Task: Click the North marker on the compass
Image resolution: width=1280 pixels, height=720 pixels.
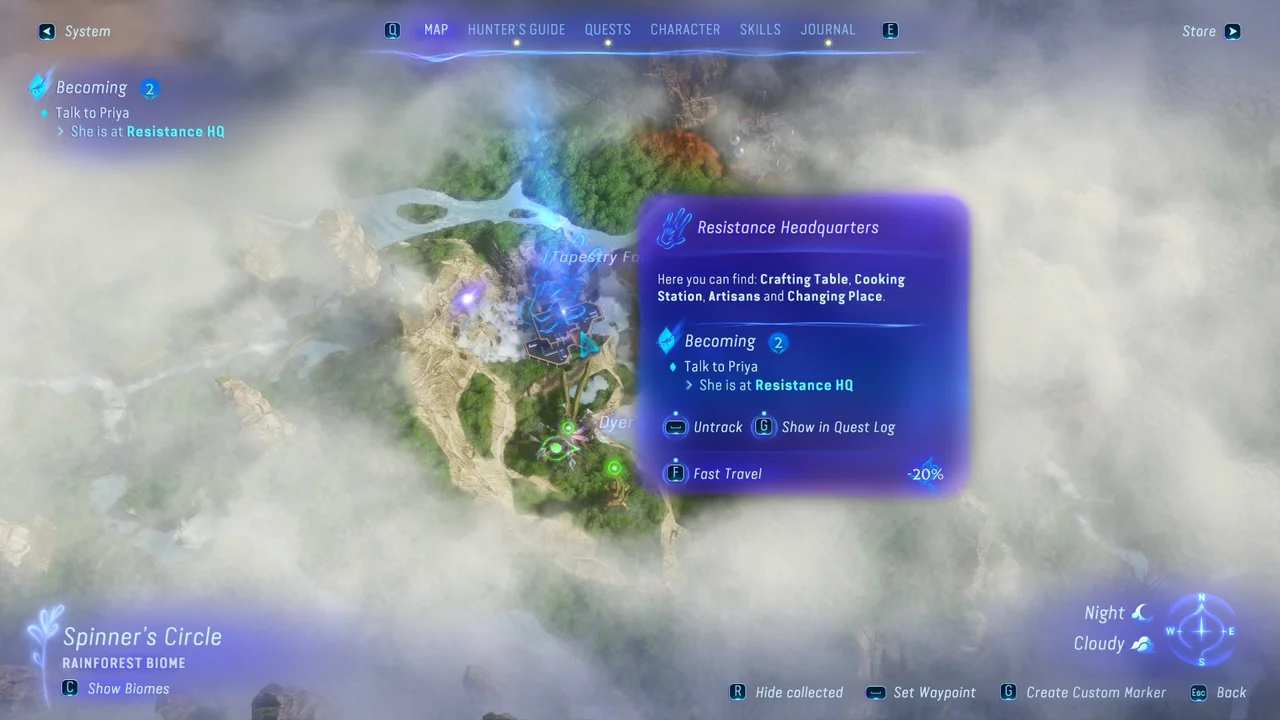Action: 1200,597
